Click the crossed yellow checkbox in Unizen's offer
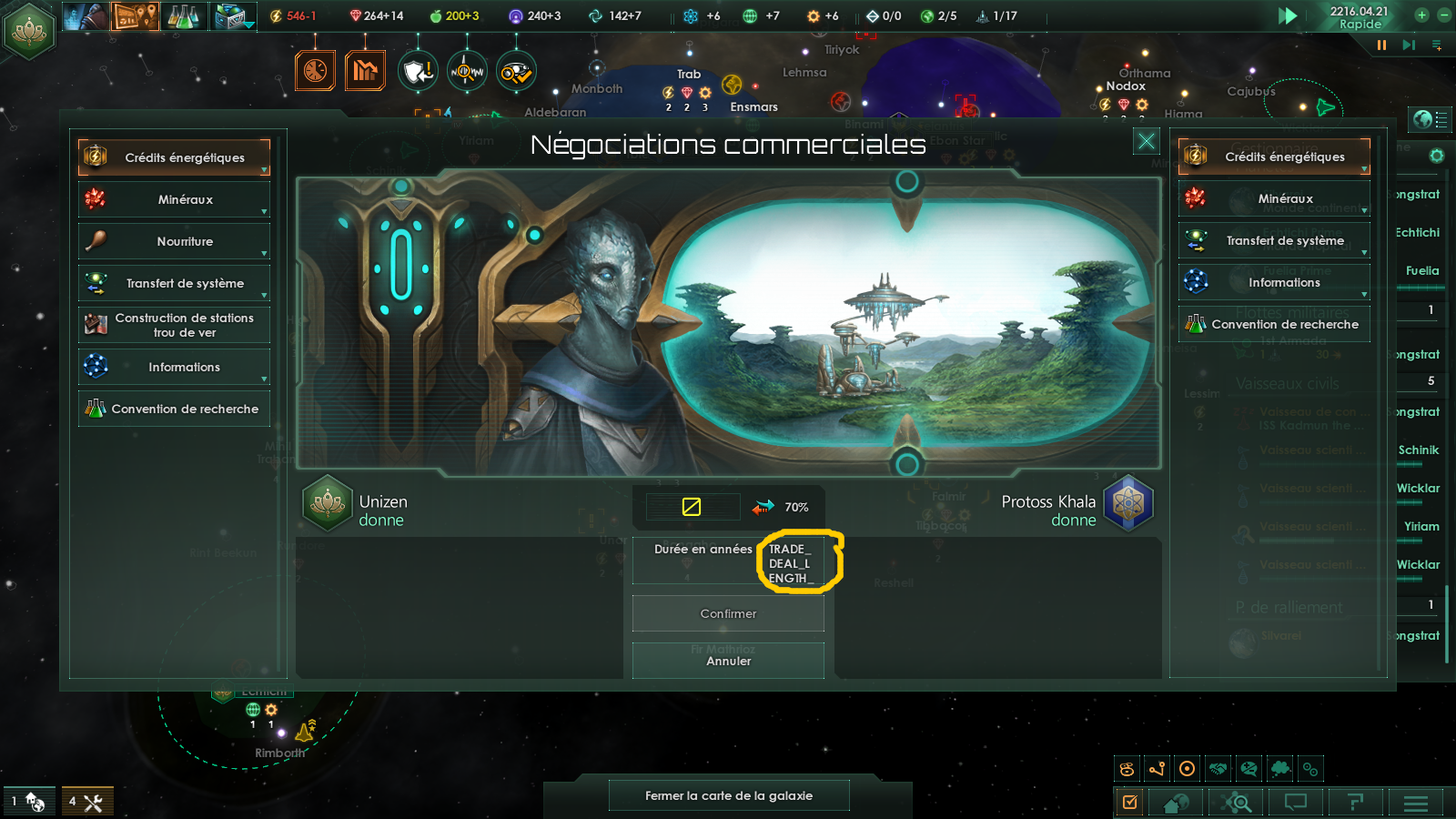Viewport: 1456px width, 819px height. point(693,507)
